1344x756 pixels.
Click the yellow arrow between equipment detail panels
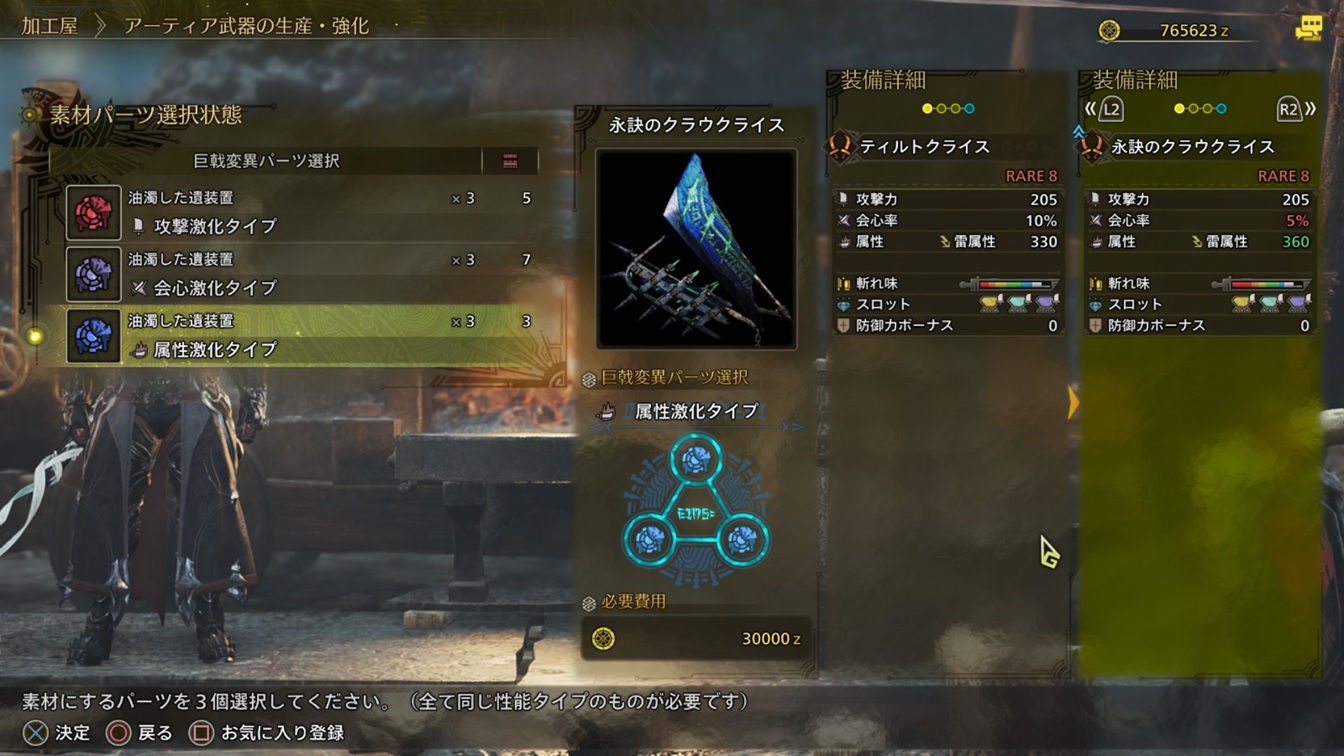1073,403
